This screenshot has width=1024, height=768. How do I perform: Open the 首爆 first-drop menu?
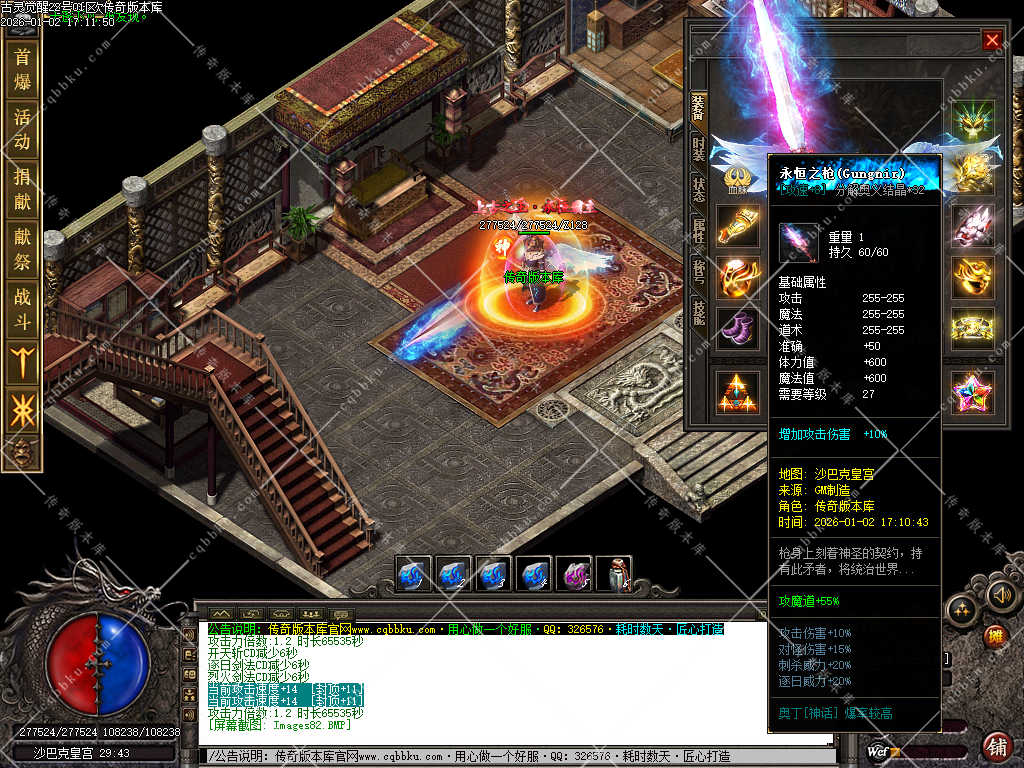click(22, 68)
